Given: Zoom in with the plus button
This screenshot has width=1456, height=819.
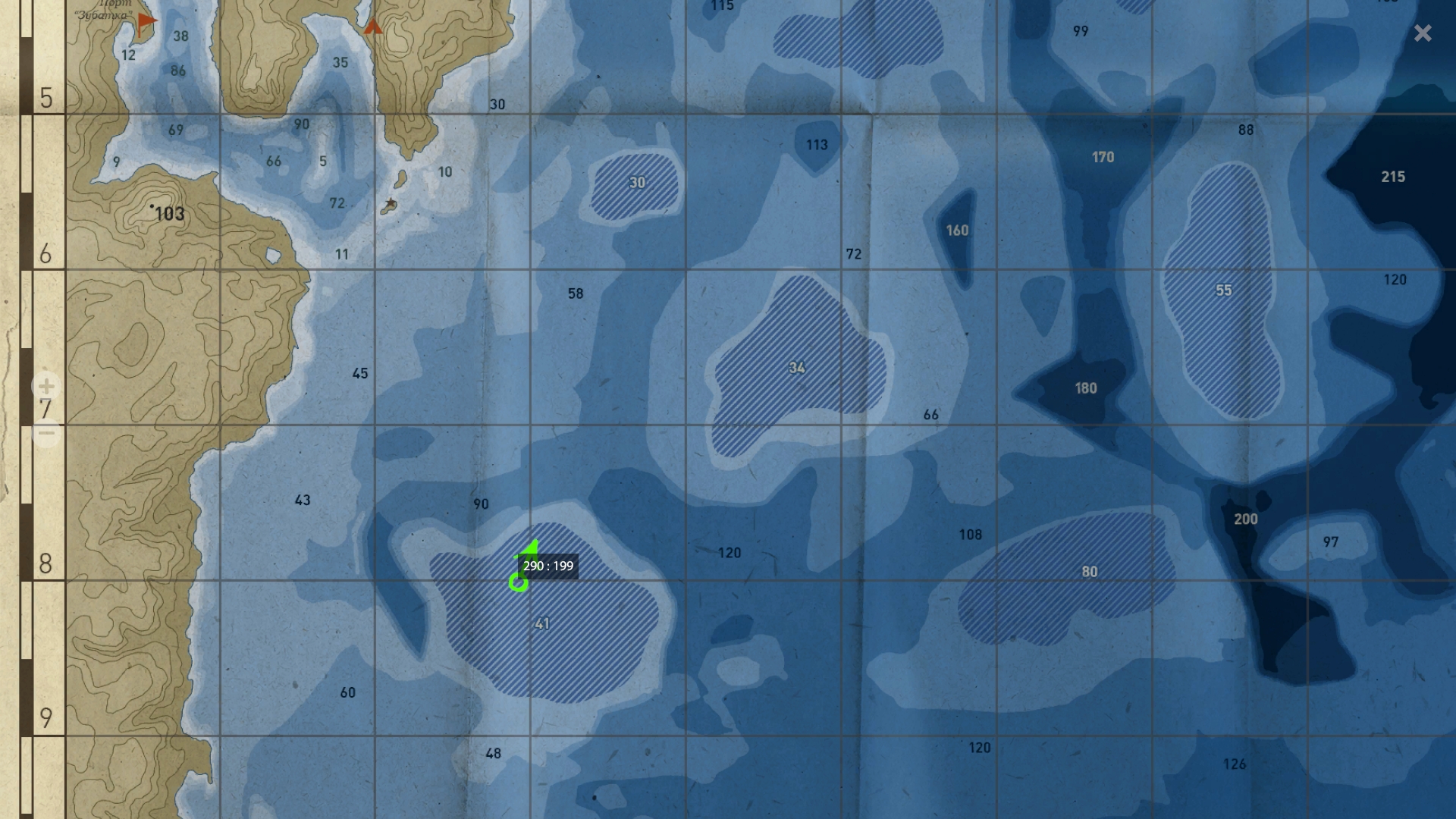Looking at the screenshot, I should pyautogui.click(x=46, y=386).
